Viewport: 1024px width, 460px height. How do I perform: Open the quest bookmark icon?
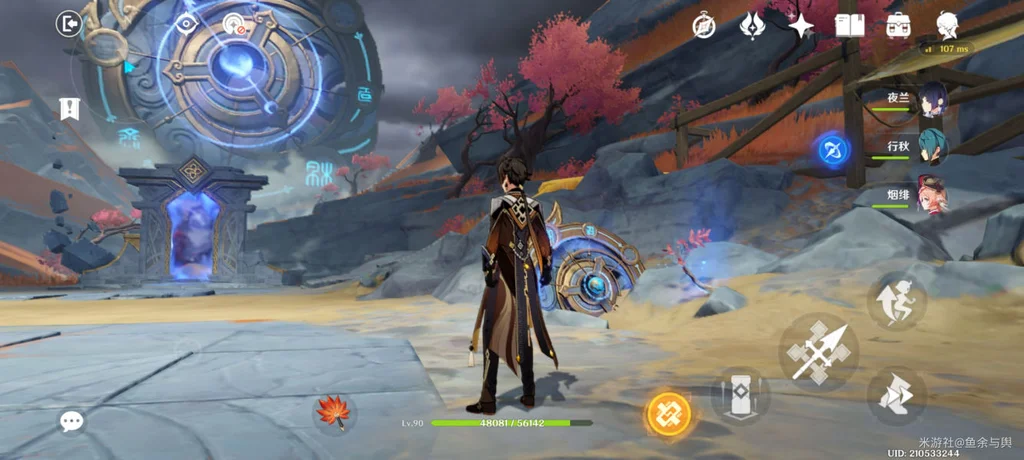(x=69, y=108)
